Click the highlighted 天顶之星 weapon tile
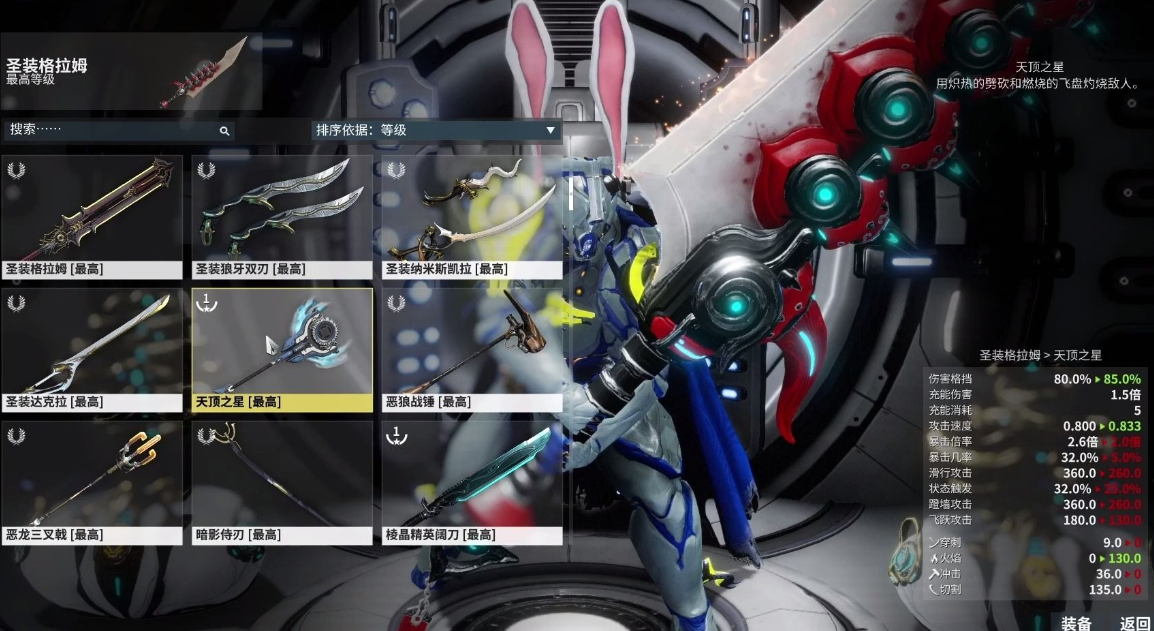The height and width of the screenshot is (631, 1154). (x=281, y=349)
